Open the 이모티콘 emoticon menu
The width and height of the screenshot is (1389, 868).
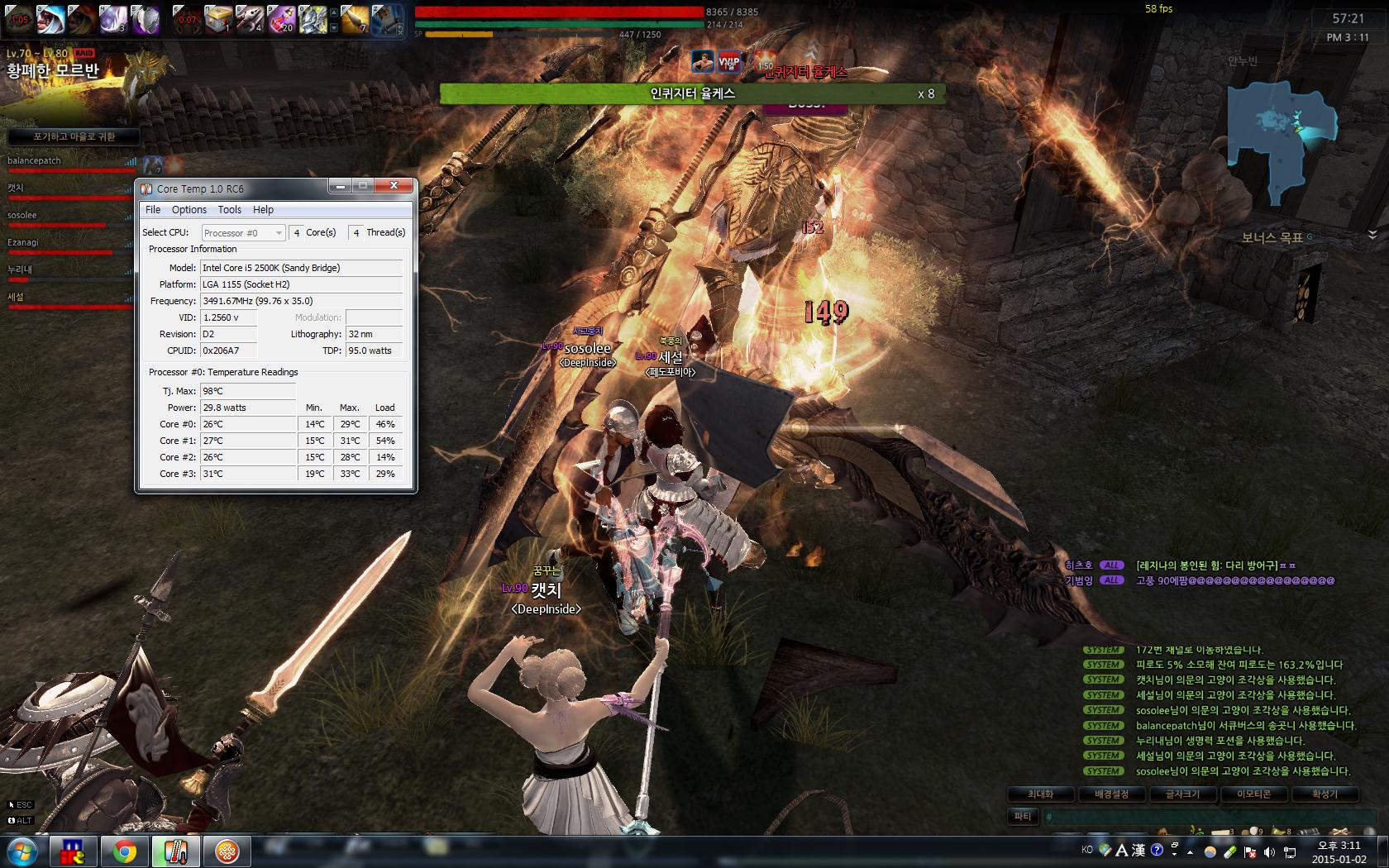pyautogui.click(x=1253, y=794)
